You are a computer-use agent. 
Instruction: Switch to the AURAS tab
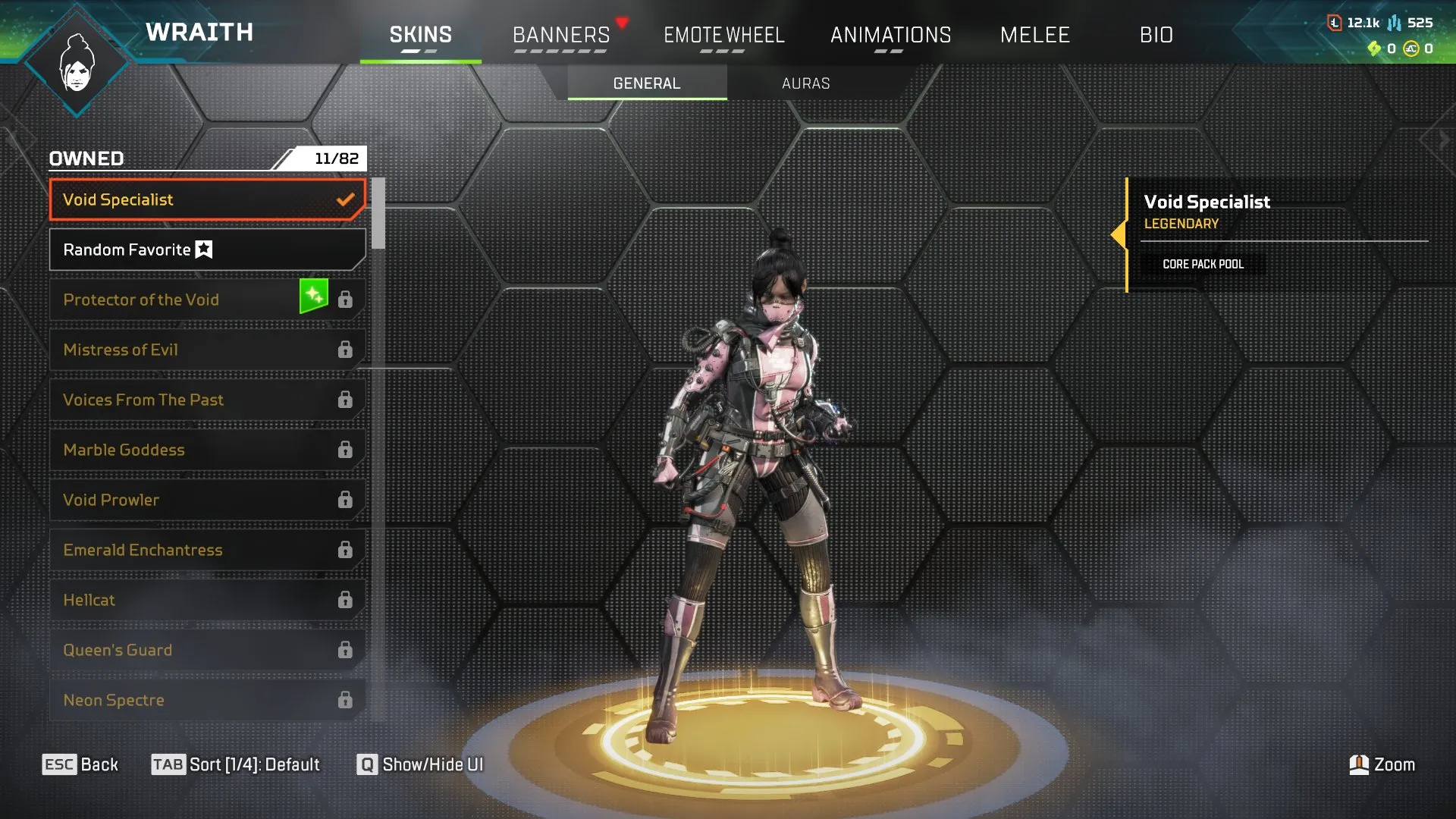pos(806,83)
